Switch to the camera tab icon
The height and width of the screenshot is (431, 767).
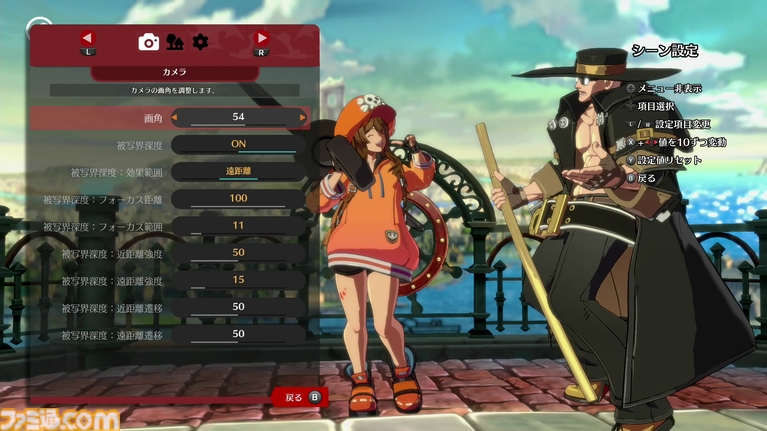tap(149, 41)
